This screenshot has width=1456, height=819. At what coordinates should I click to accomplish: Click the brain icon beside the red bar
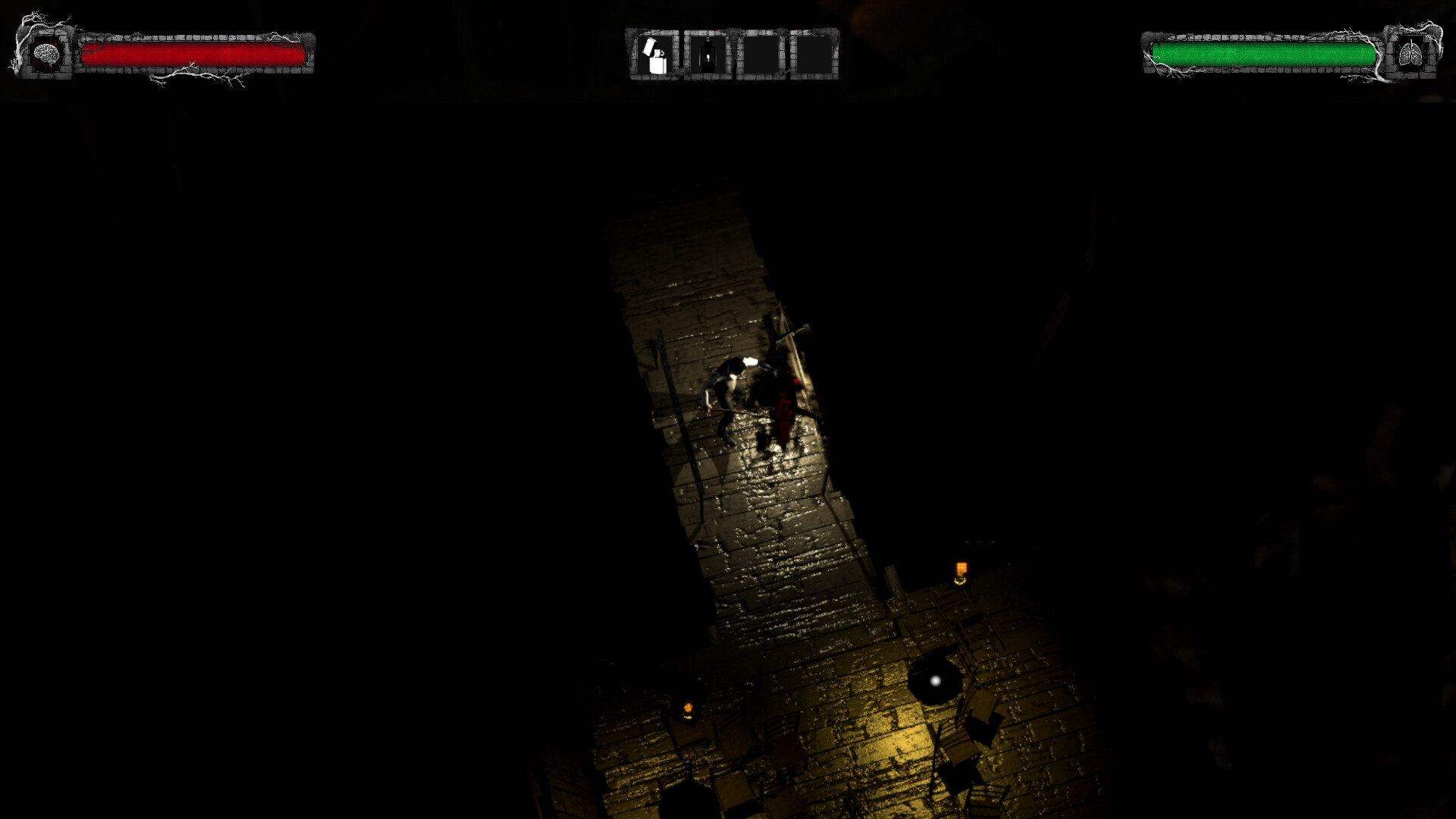[47, 54]
